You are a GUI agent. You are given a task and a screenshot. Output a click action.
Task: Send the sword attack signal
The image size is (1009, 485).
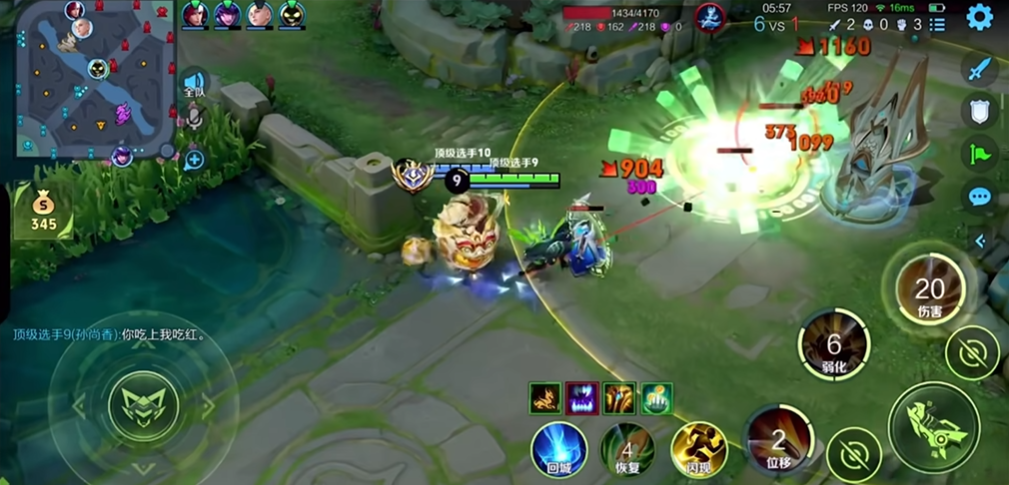click(980, 69)
